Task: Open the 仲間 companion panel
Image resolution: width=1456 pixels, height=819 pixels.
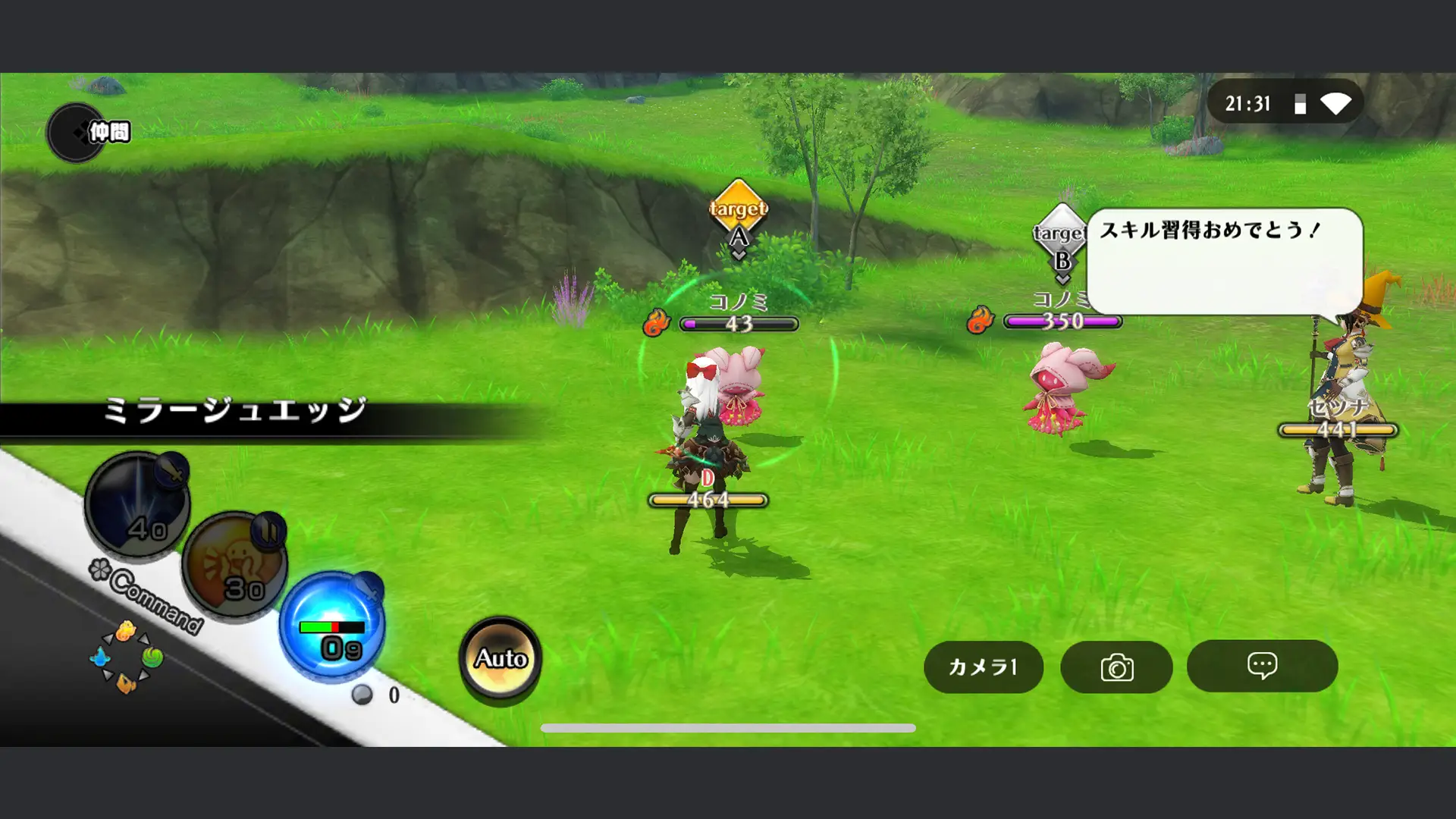Action: (x=87, y=132)
